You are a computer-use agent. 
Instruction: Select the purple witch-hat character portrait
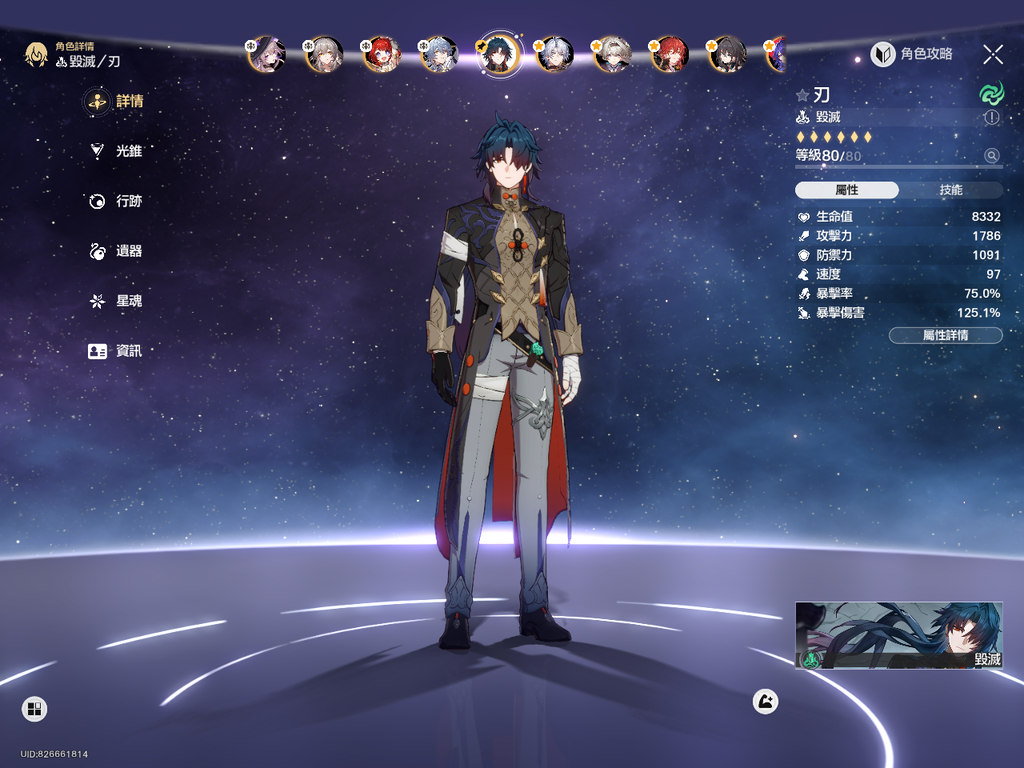pyautogui.click(x=267, y=55)
